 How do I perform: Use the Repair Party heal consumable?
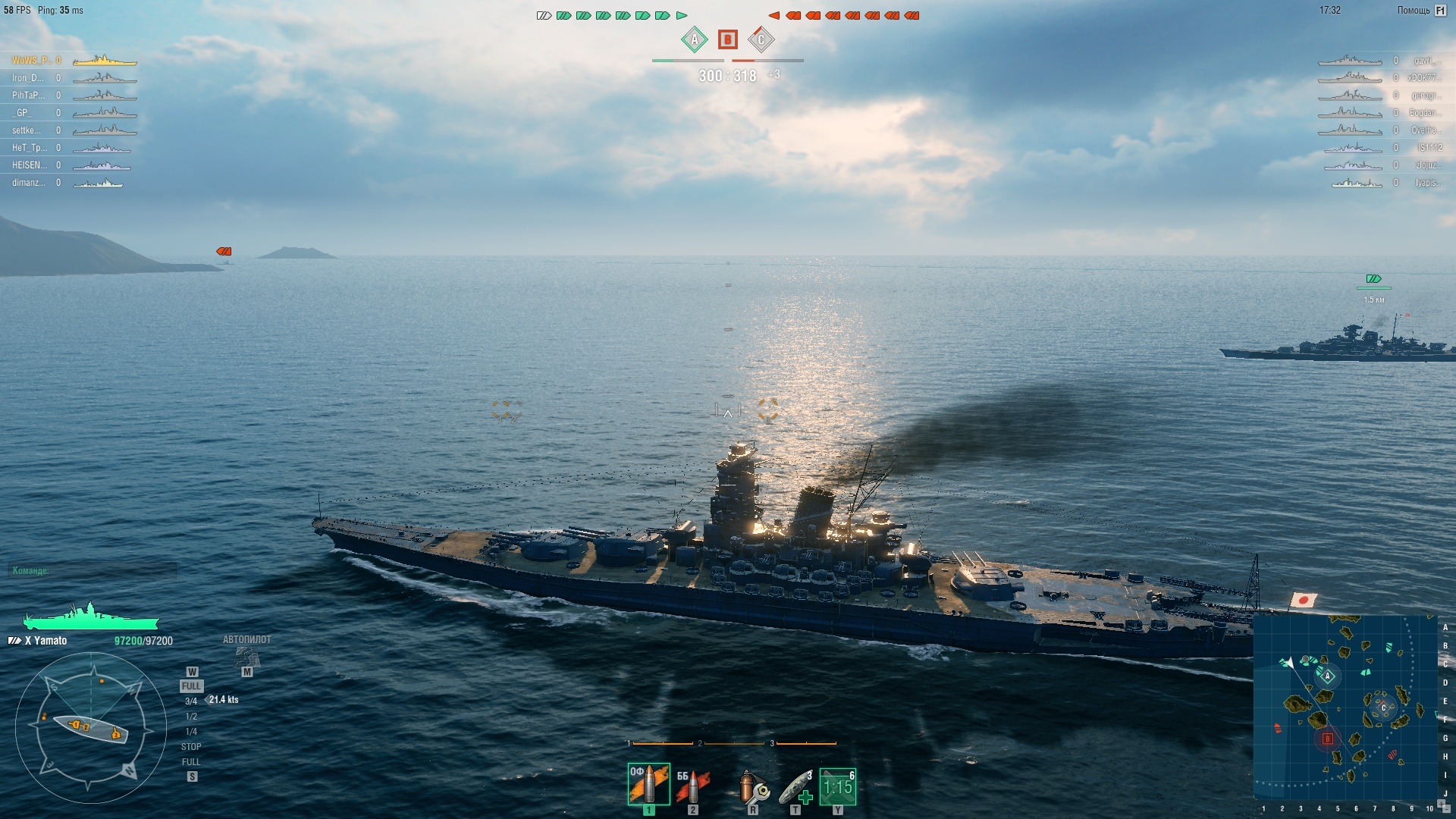pyautogui.click(x=795, y=787)
